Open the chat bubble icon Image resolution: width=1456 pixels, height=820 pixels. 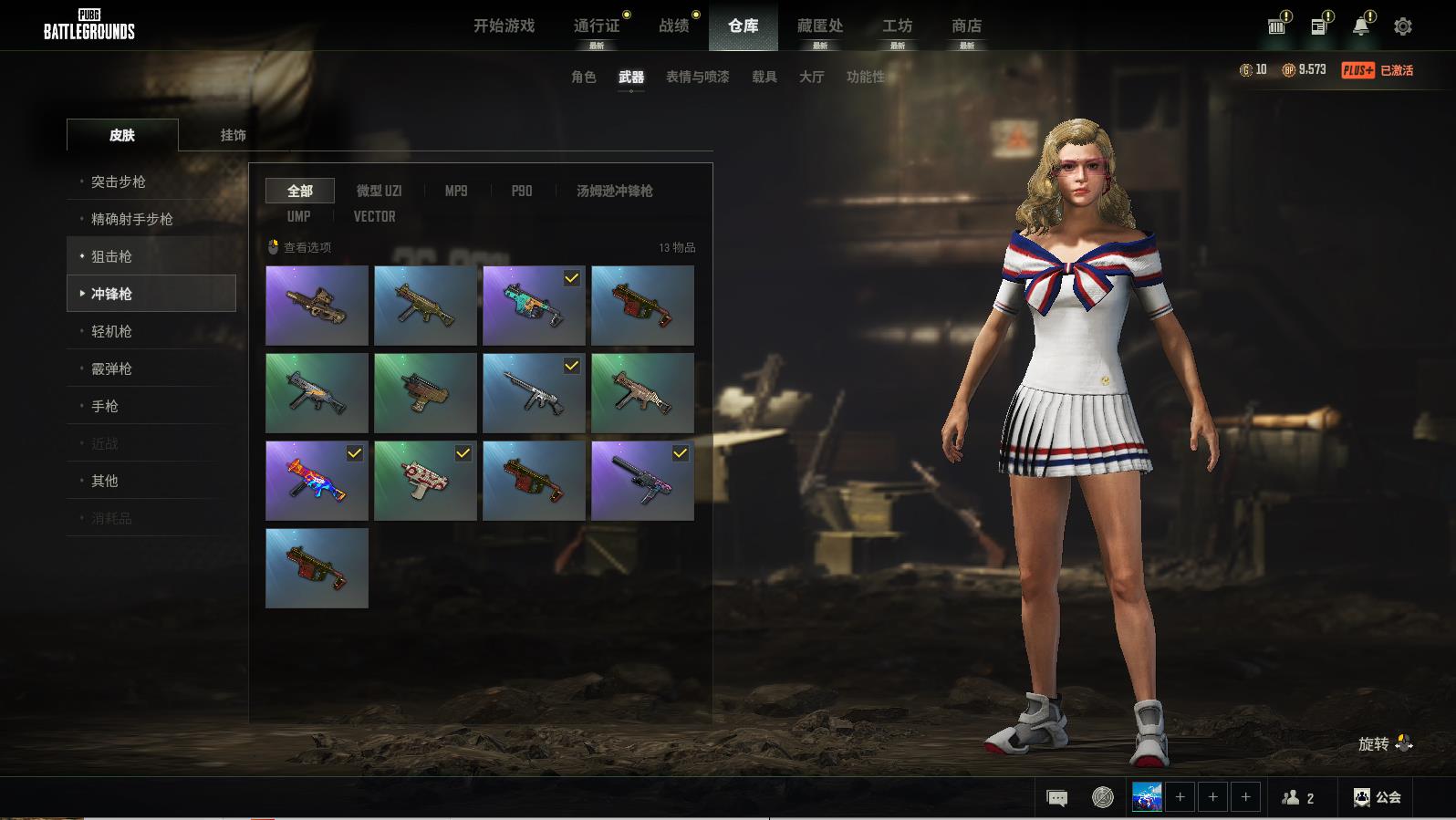pyautogui.click(x=1056, y=798)
